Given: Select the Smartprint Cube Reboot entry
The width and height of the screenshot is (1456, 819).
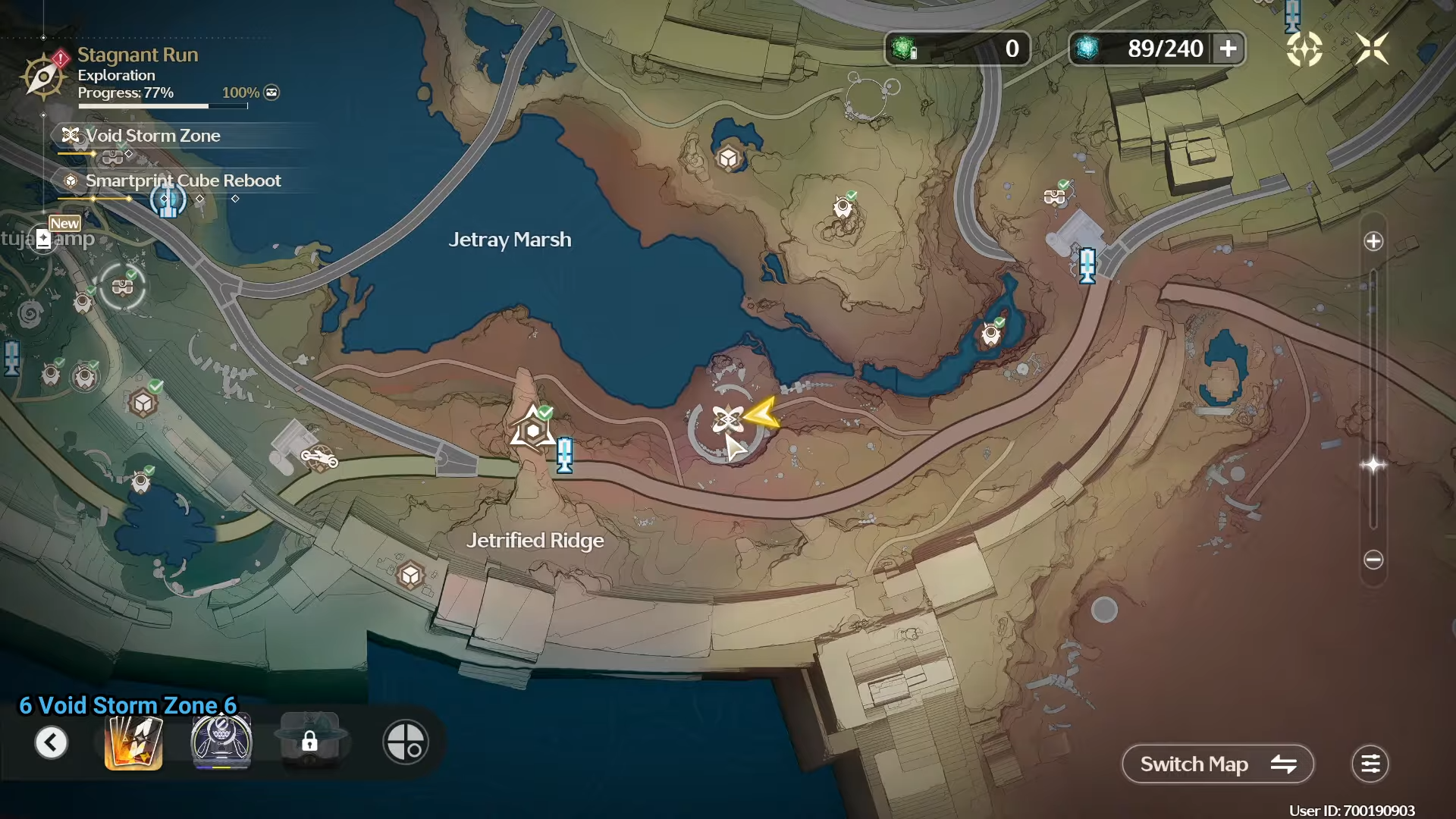Looking at the screenshot, I should click(182, 181).
